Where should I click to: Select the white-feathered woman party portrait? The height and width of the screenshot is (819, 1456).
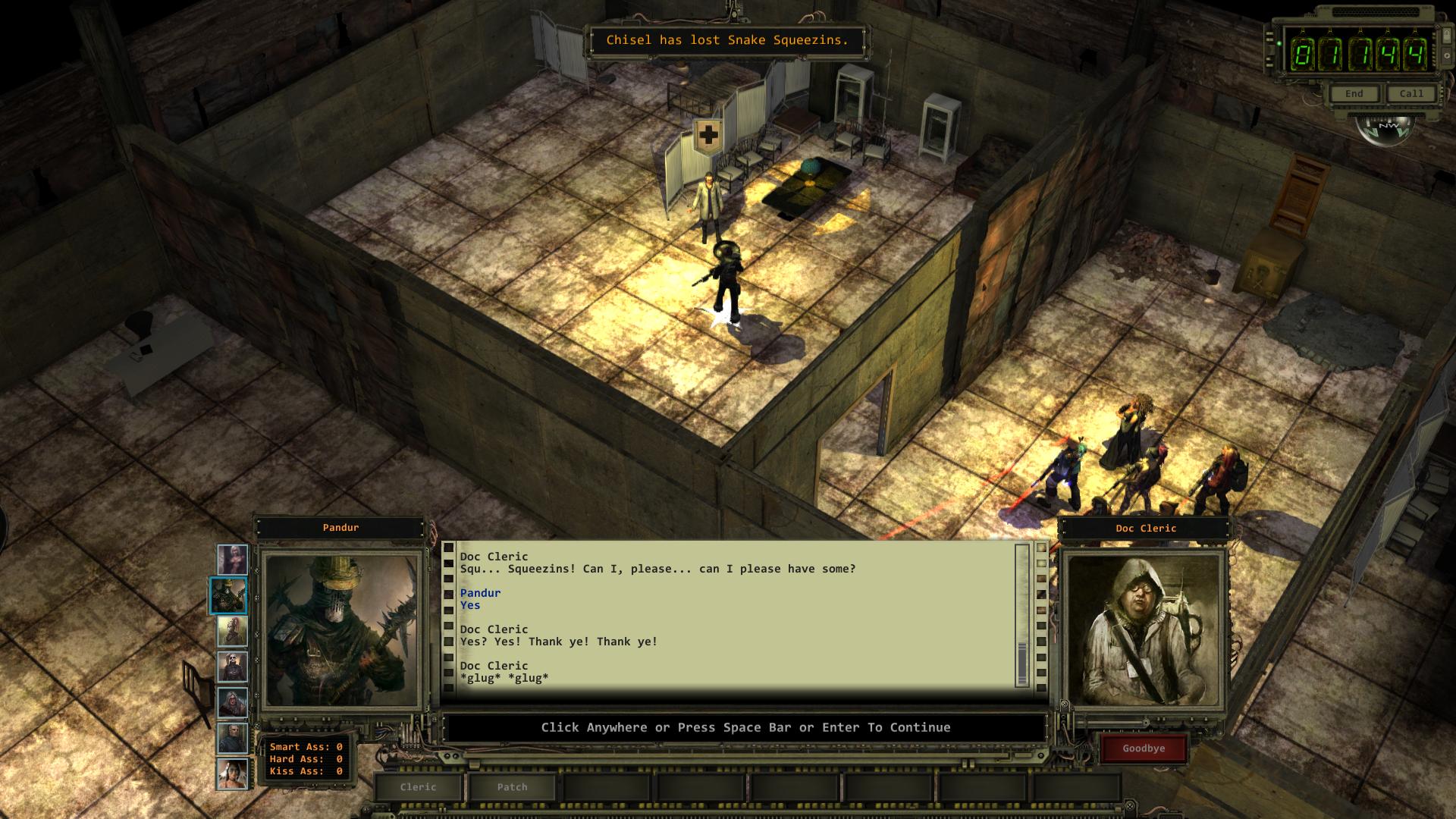[x=232, y=774]
